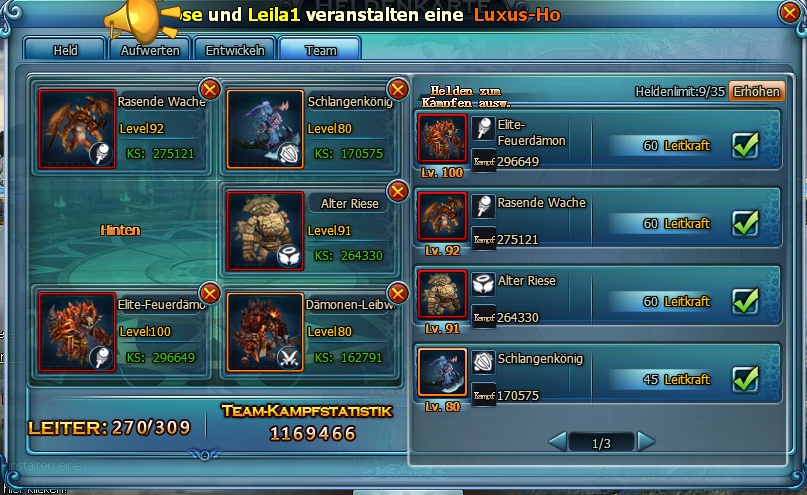Viewport: 807px width, 495px height.
Task: Select the Dämonen-Leibwache formation portrait
Action: 264,332
